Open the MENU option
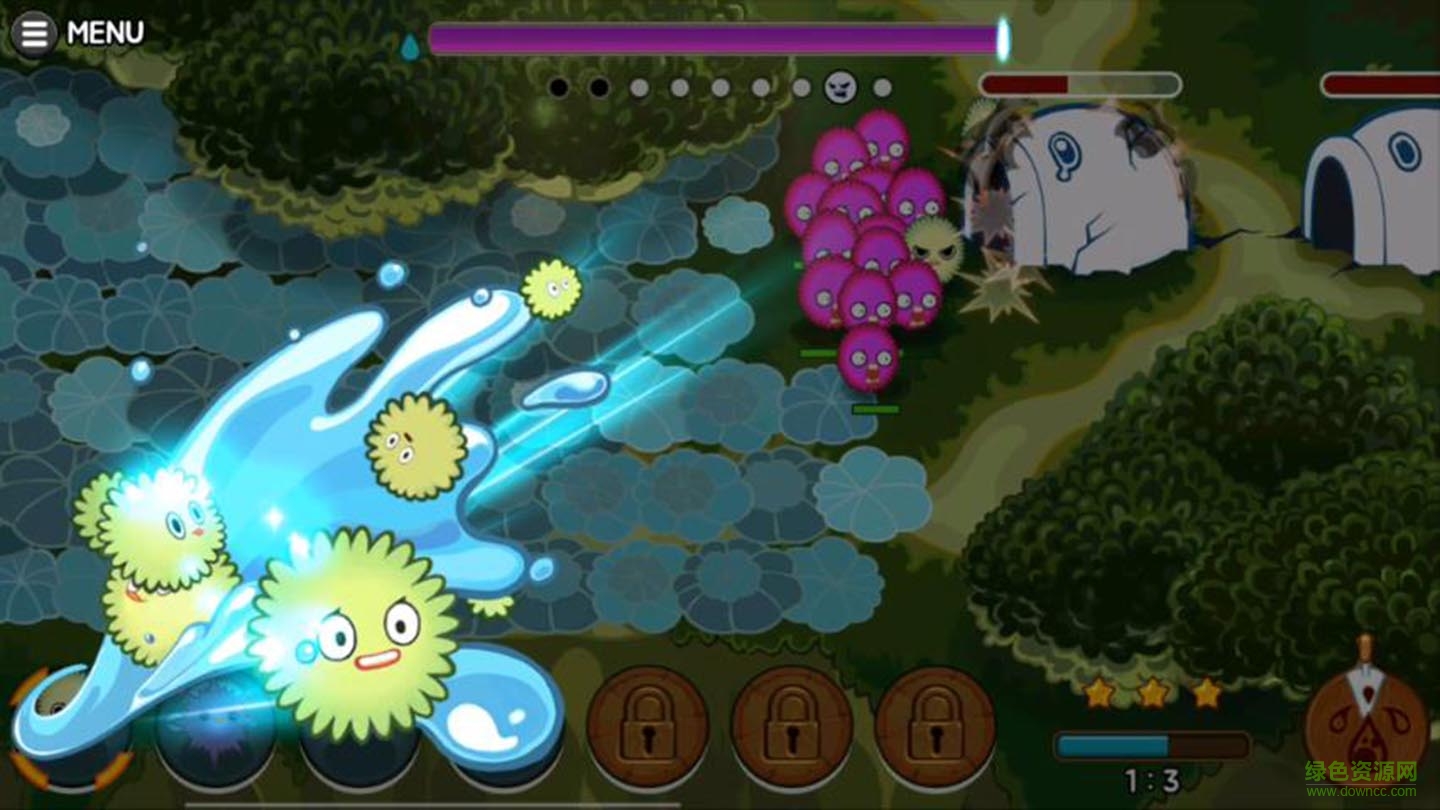The image size is (1440, 810). 104,33
